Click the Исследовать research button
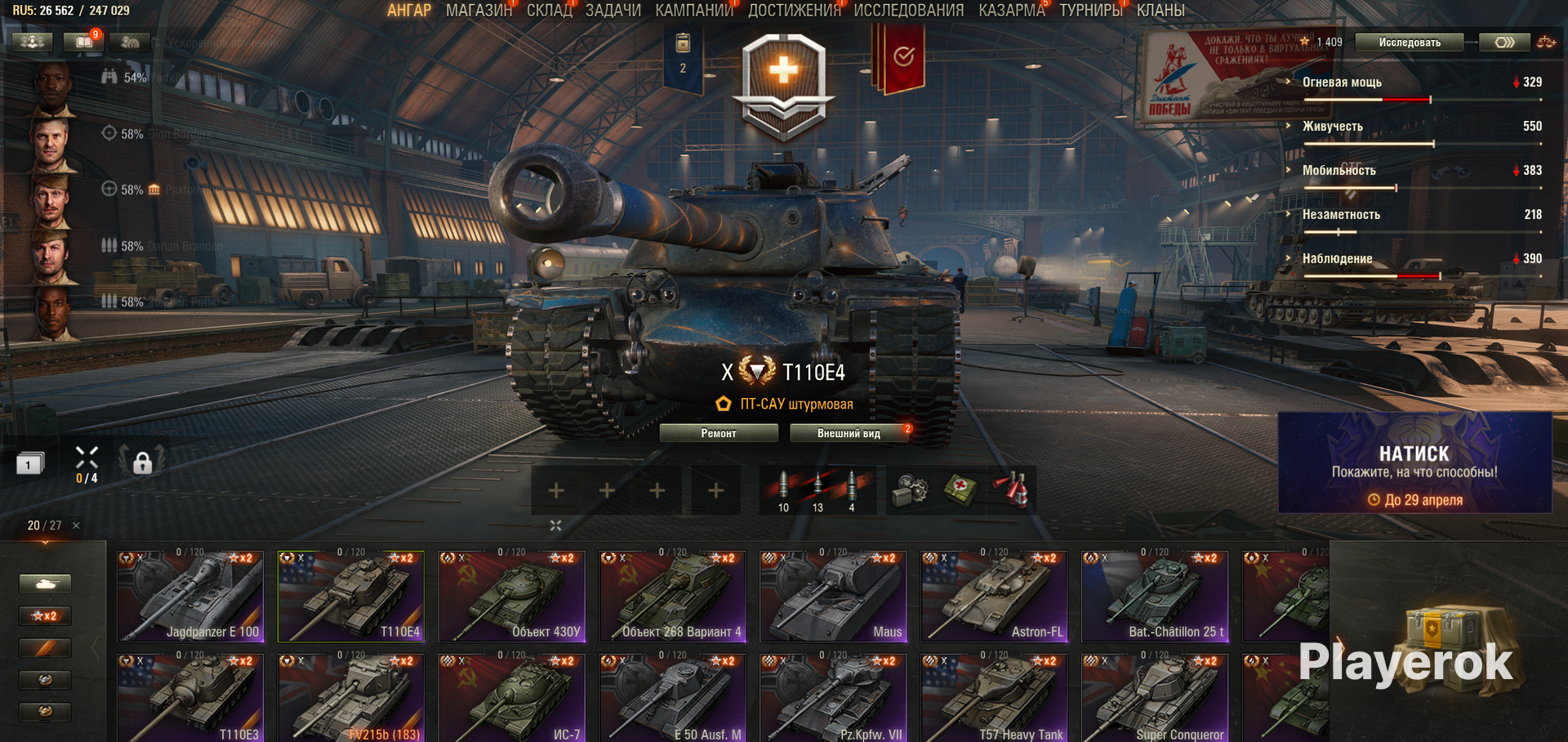The image size is (1568, 742). tap(1409, 42)
